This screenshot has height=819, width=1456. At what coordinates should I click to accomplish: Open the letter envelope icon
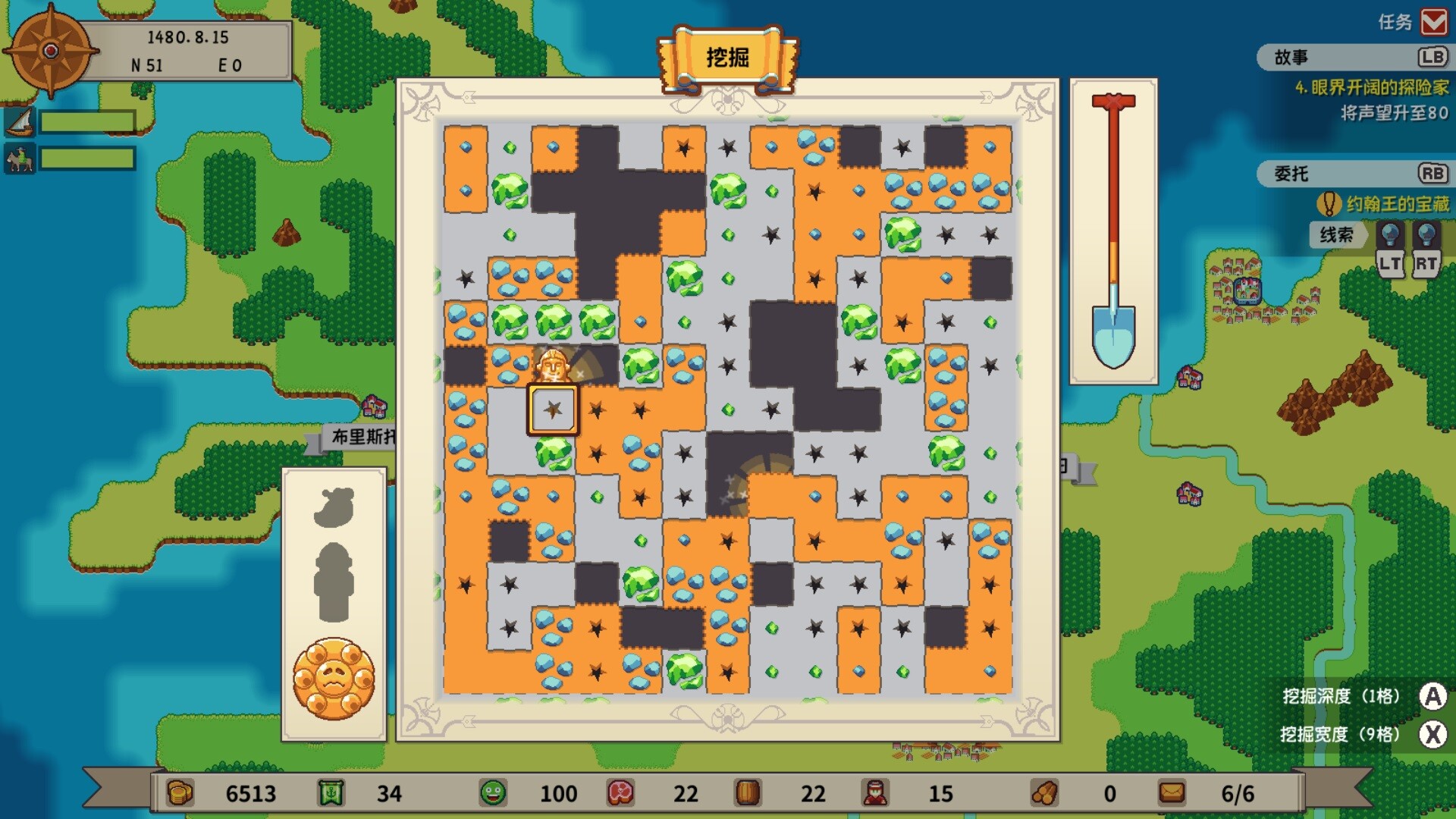1171,793
